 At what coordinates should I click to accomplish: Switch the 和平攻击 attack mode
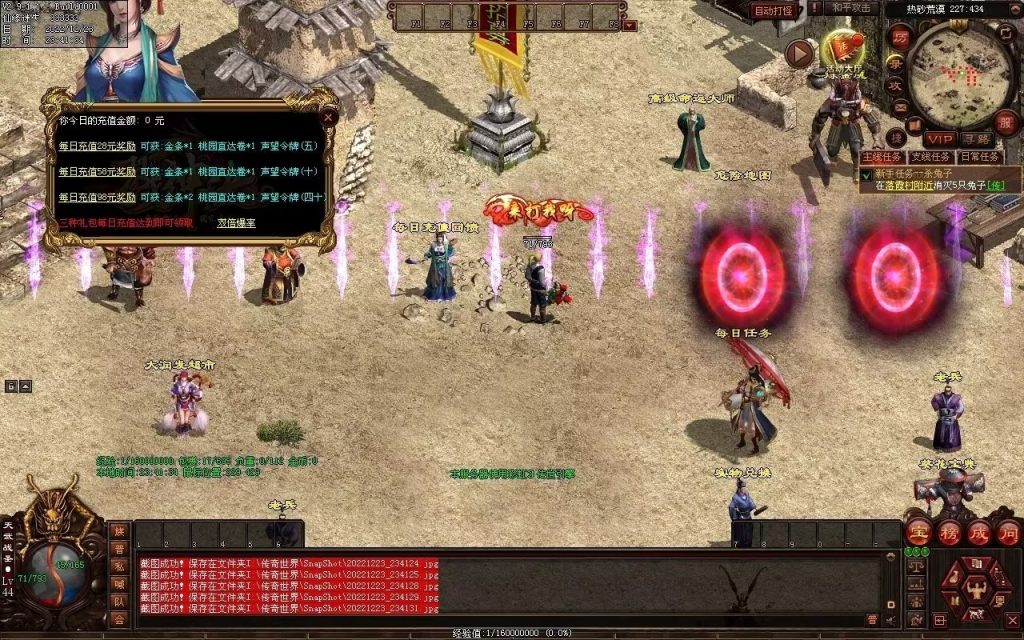pos(852,9)
